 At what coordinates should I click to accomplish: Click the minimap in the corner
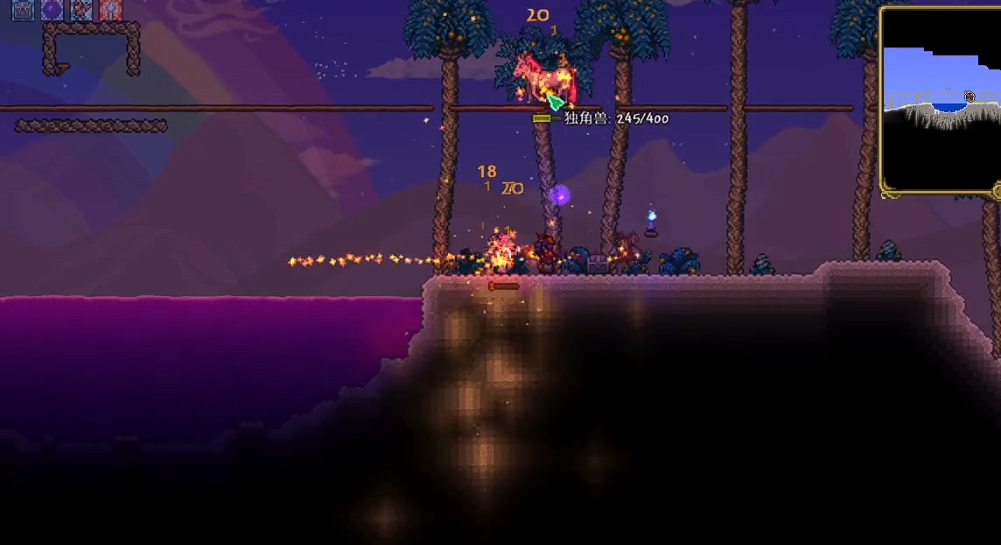[x=940, y=100]
